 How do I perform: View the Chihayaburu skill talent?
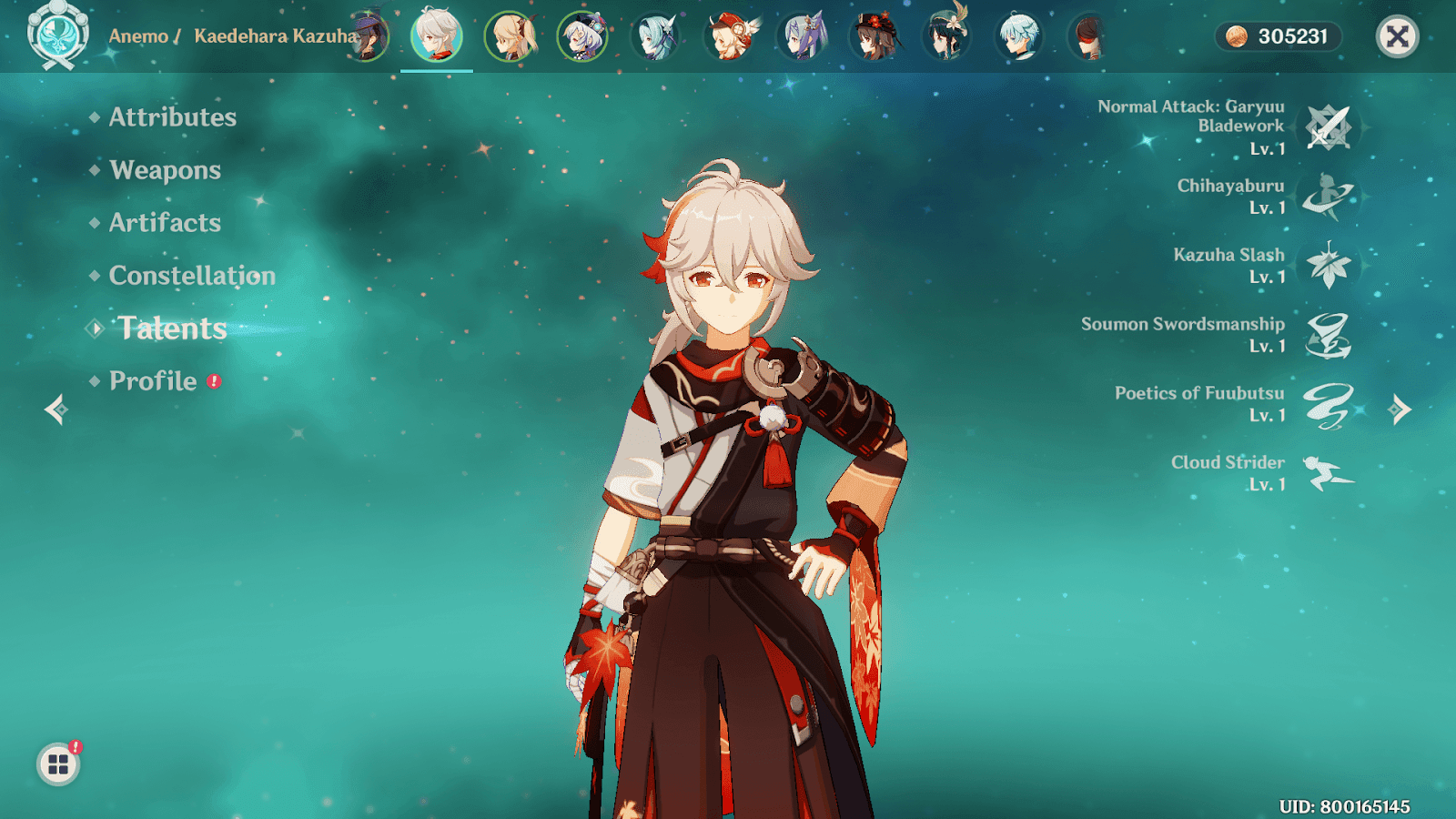(x=1328, y=197)
